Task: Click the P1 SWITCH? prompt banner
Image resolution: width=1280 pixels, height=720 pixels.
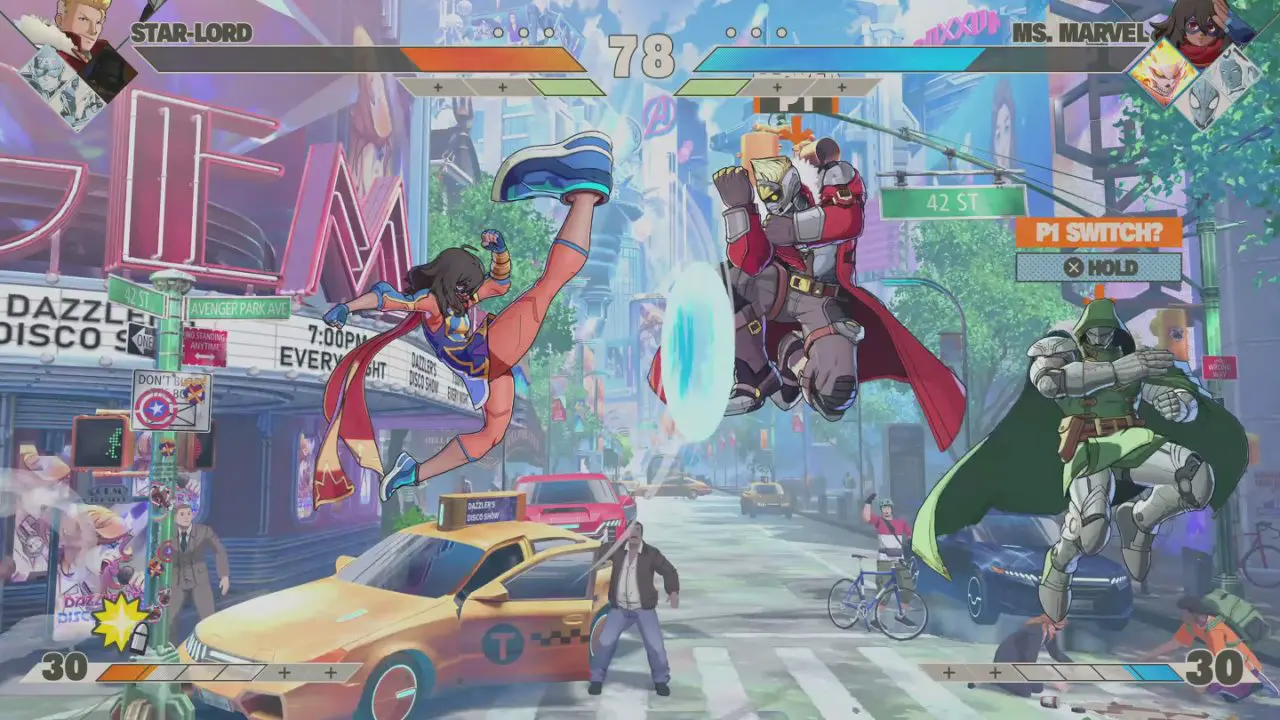Action: (1098, 232)
